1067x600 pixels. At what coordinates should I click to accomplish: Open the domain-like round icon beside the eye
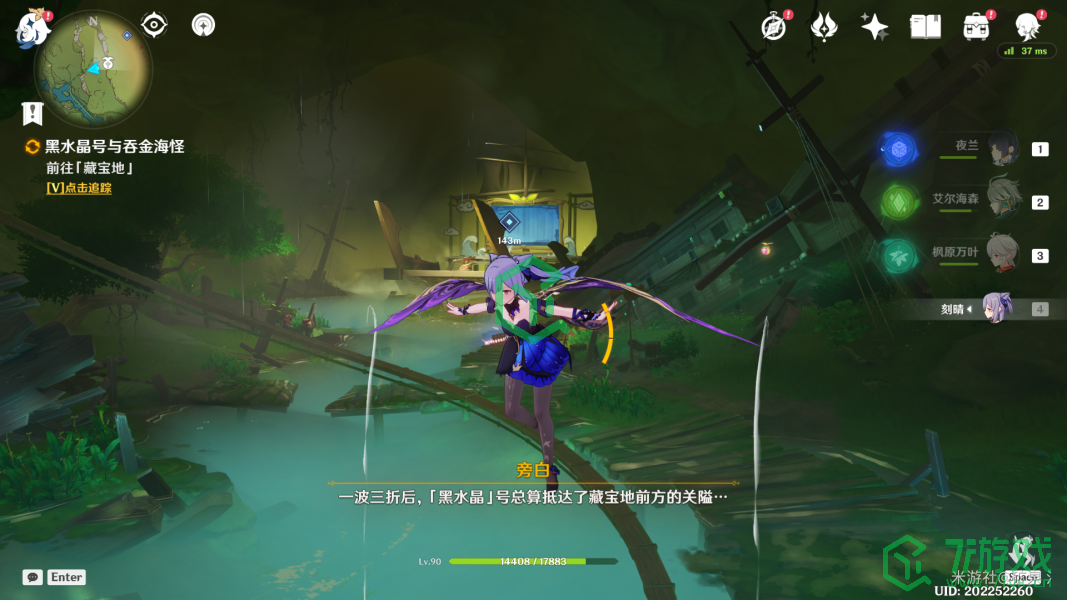coord(203,25)
